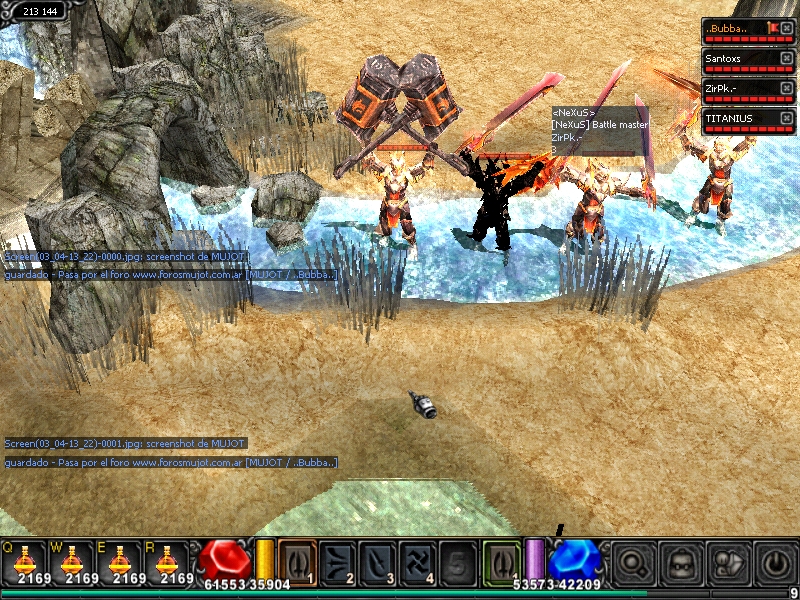
Task: Remove TITANIUS using its X button
Action: coord(786,118)
